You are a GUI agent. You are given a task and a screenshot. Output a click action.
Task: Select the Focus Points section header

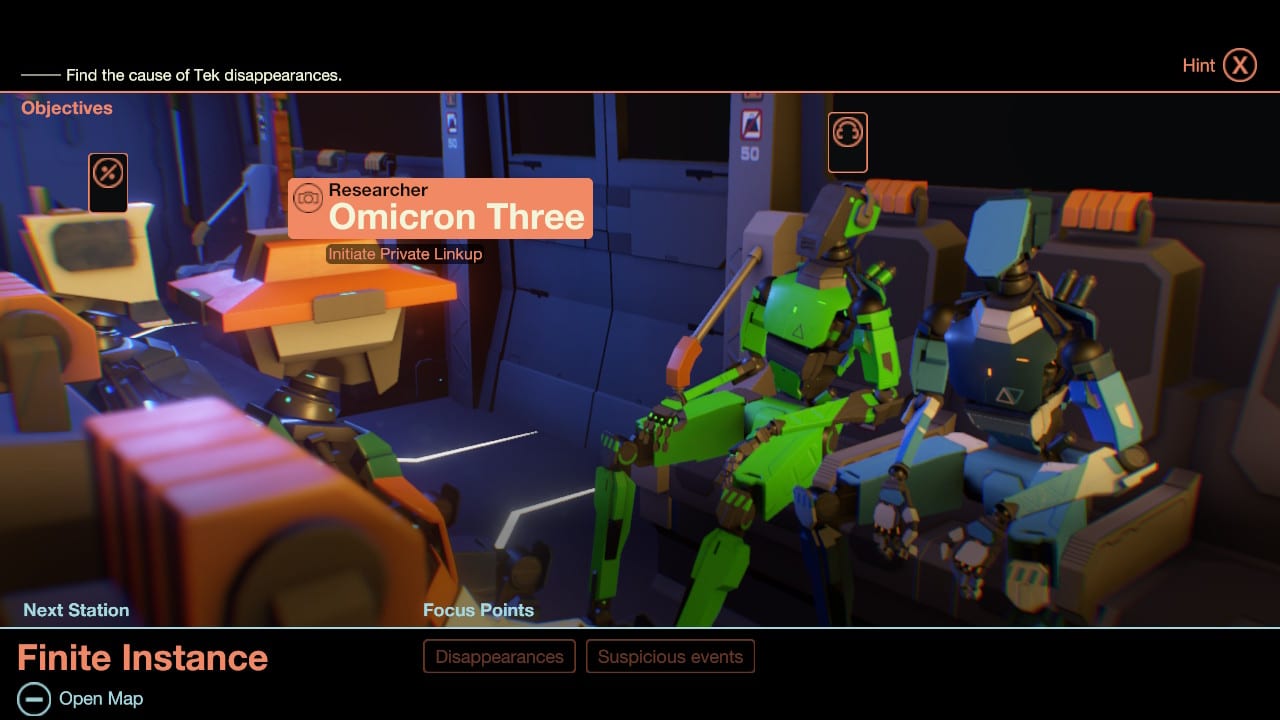(479, 610)
